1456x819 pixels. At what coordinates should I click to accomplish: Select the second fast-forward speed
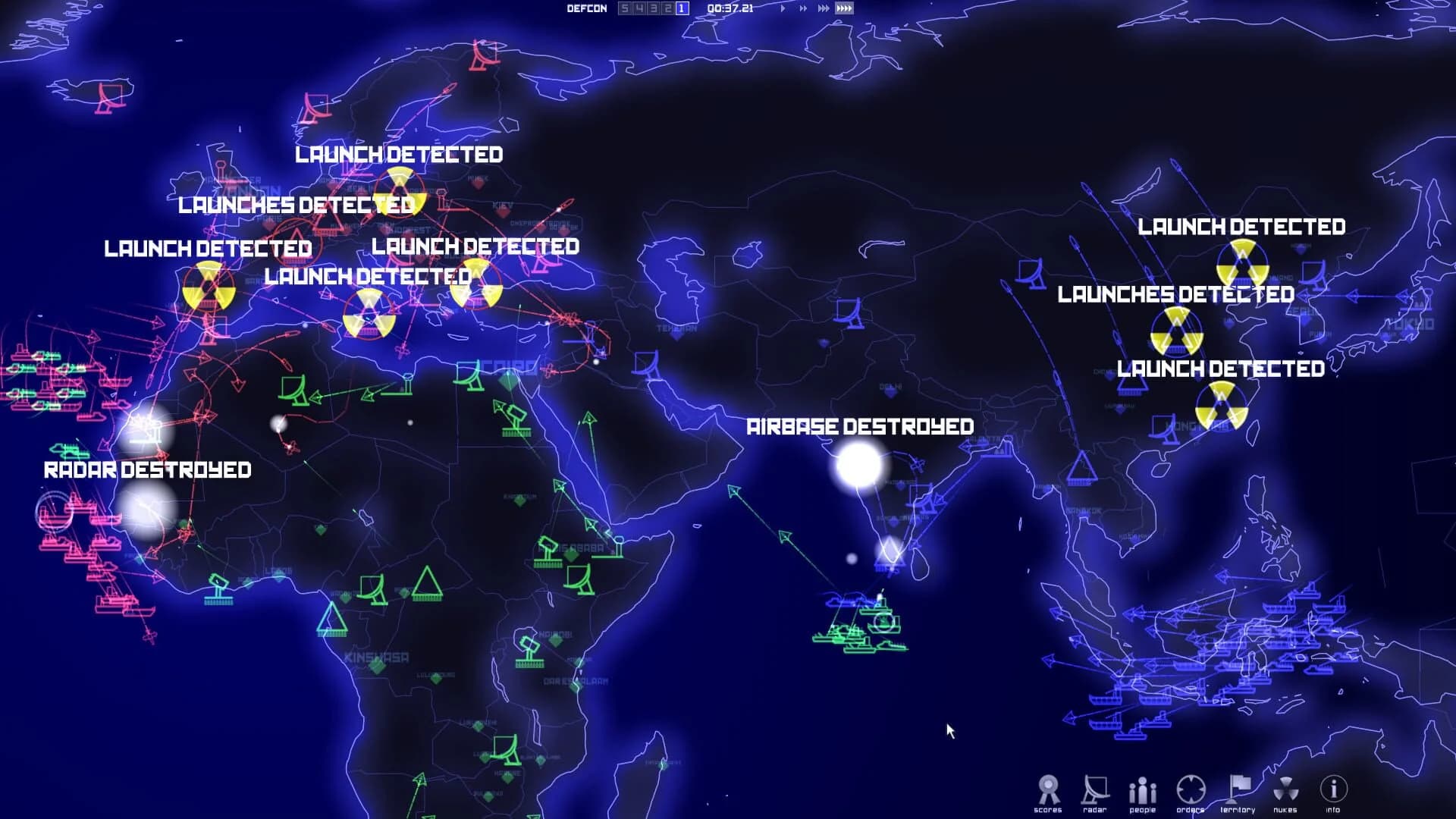tap(802, 8)
